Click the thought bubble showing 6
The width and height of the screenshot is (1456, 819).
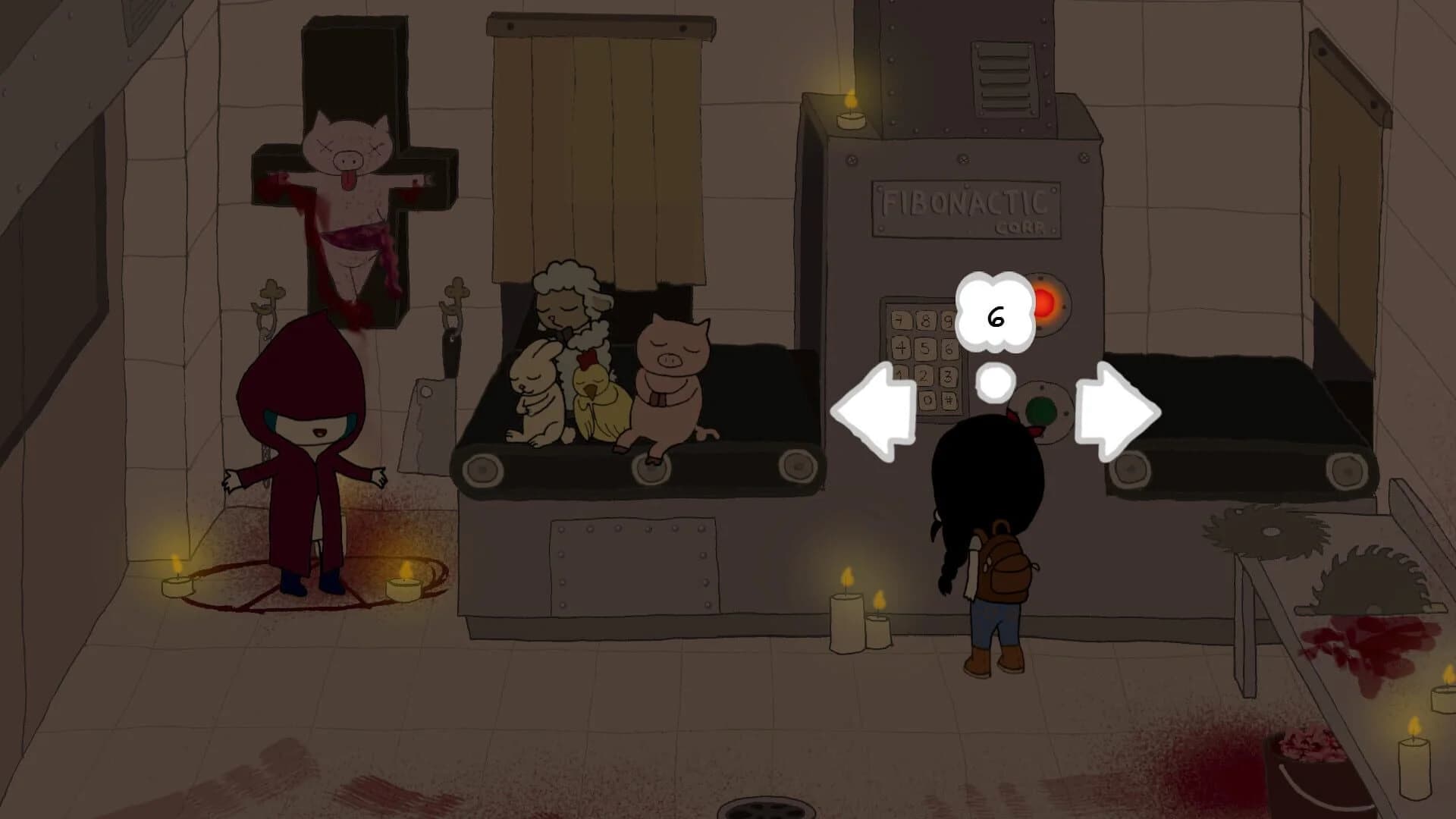pyautogui.click(x=993, y=311)
